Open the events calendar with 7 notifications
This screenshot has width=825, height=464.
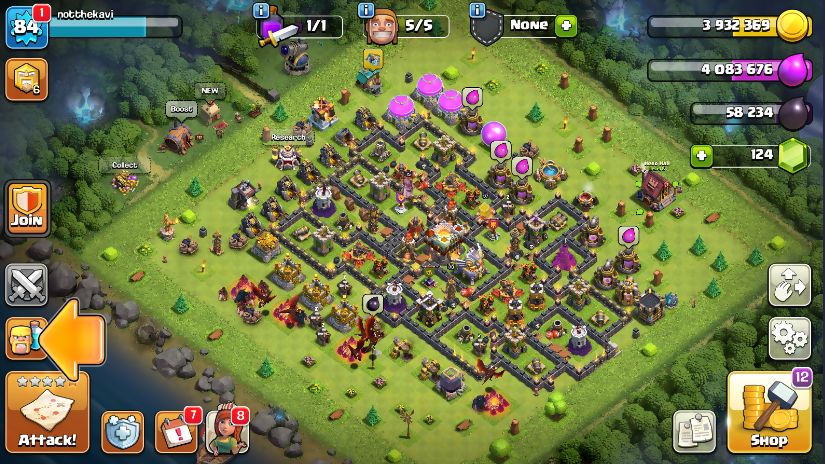(x=176, y=431)
